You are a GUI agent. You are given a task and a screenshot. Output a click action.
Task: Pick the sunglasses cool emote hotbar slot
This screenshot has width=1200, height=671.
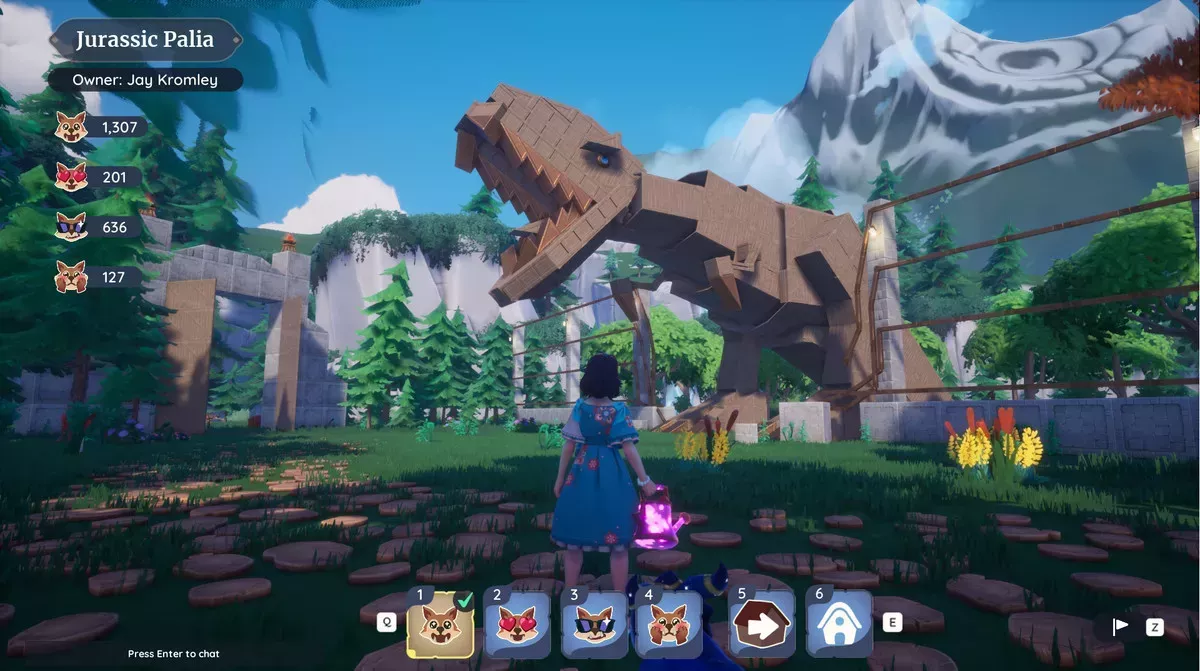[592, 625]
